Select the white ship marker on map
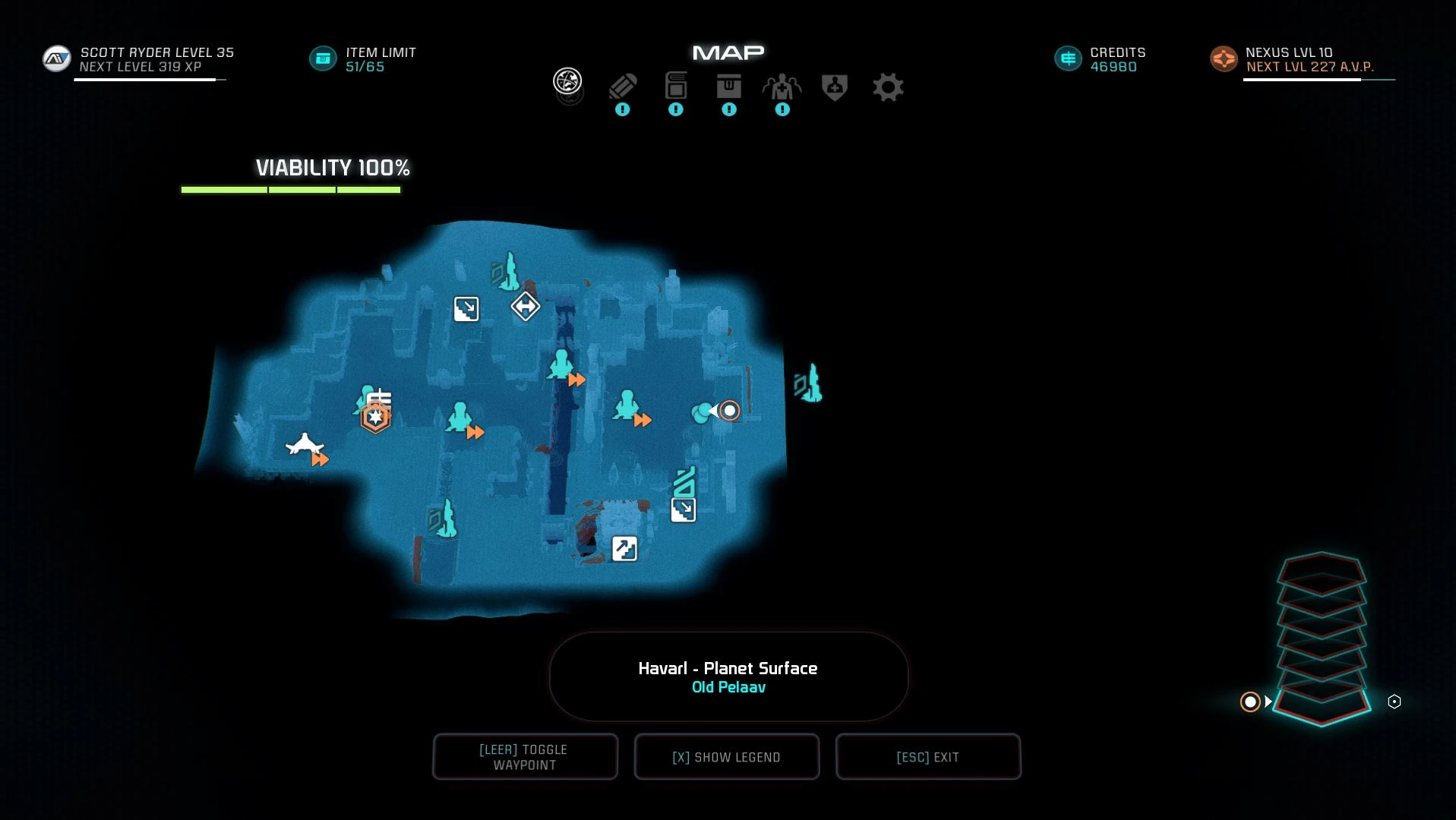Viewport: 1456px width, 820px height. (x=304, y=445)
